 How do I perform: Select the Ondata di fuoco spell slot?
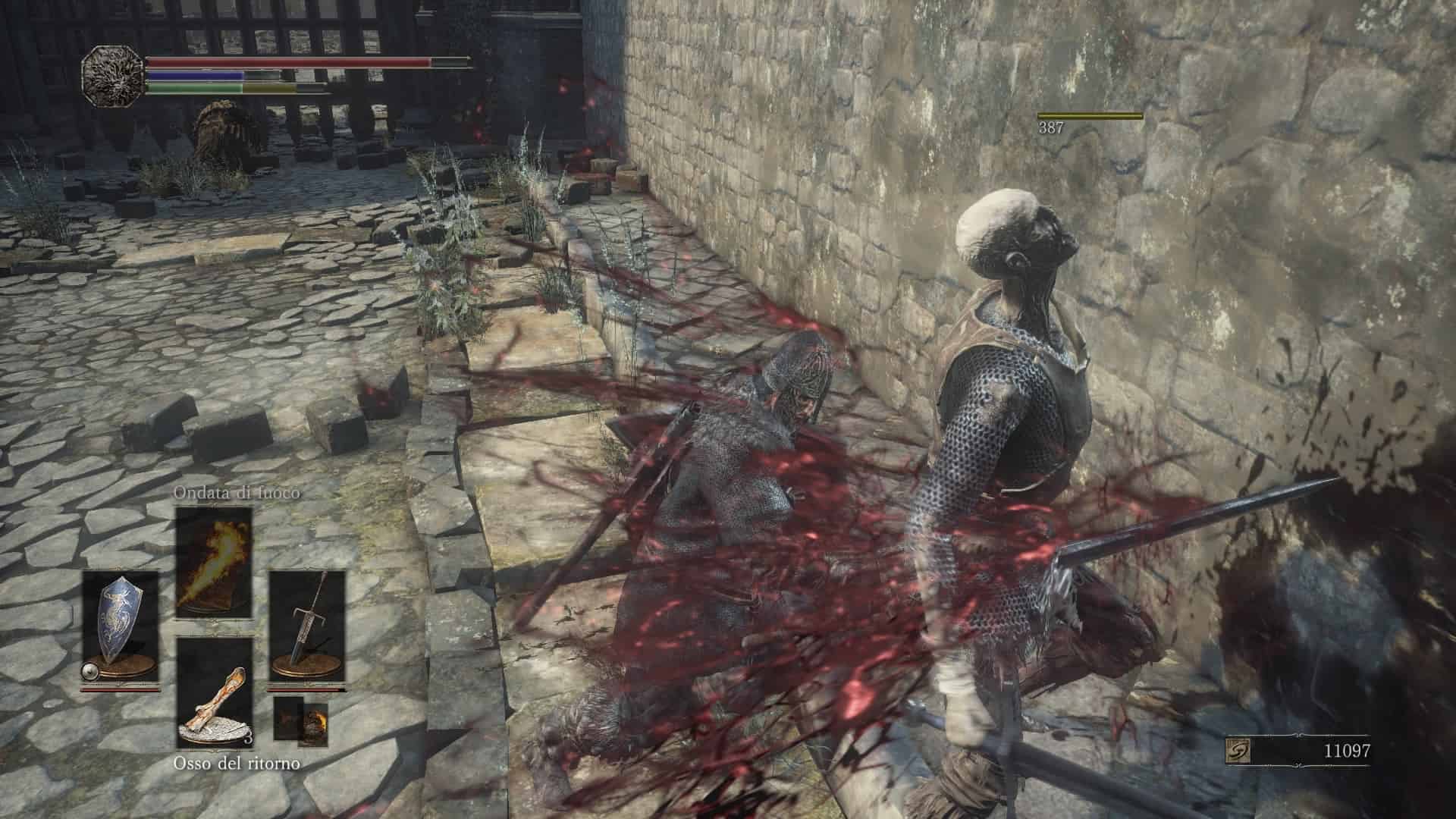(x=214, y=562)
